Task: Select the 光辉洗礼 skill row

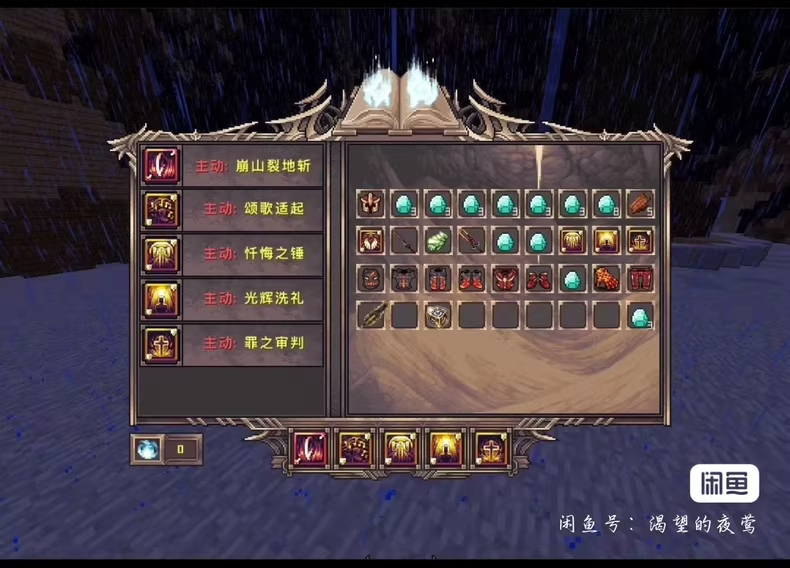Action: tap(230, 298)
